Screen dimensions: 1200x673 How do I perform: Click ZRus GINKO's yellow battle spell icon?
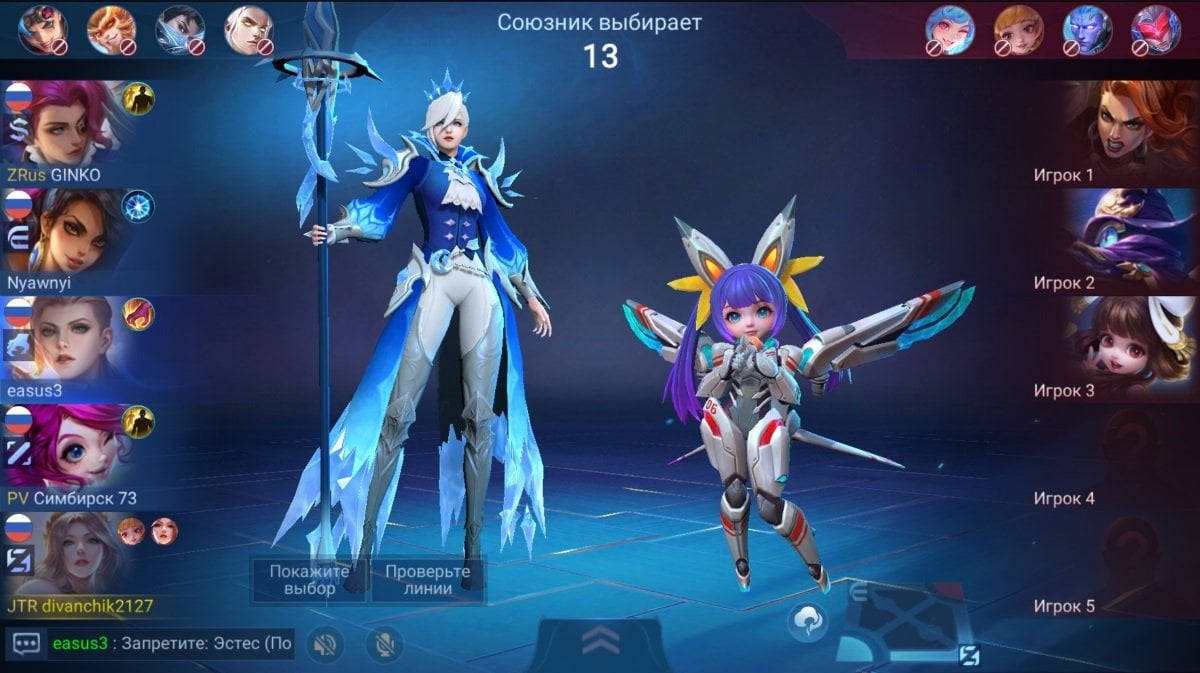(138, 98)
